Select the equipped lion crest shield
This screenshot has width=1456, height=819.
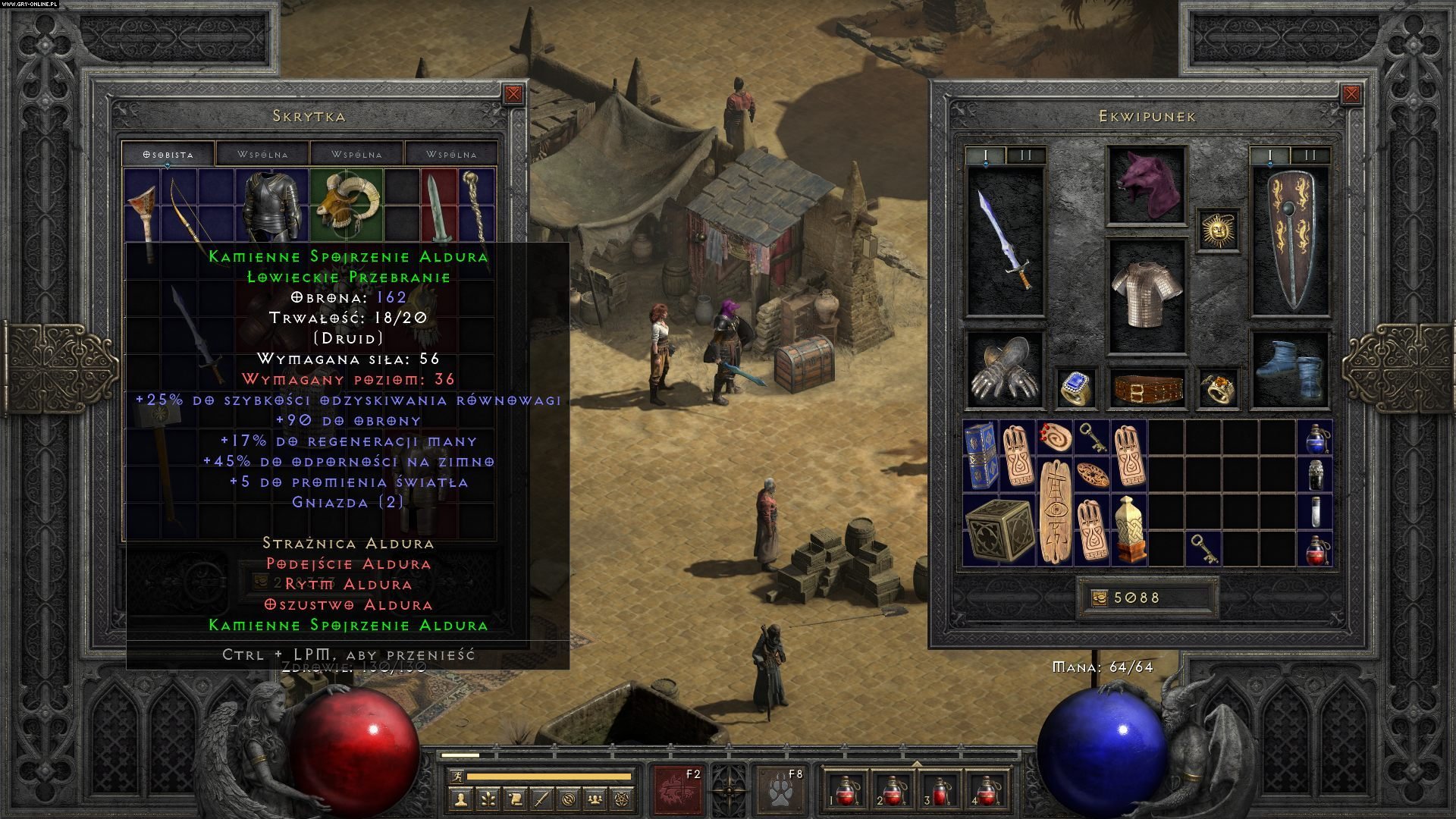point(1289,240)
